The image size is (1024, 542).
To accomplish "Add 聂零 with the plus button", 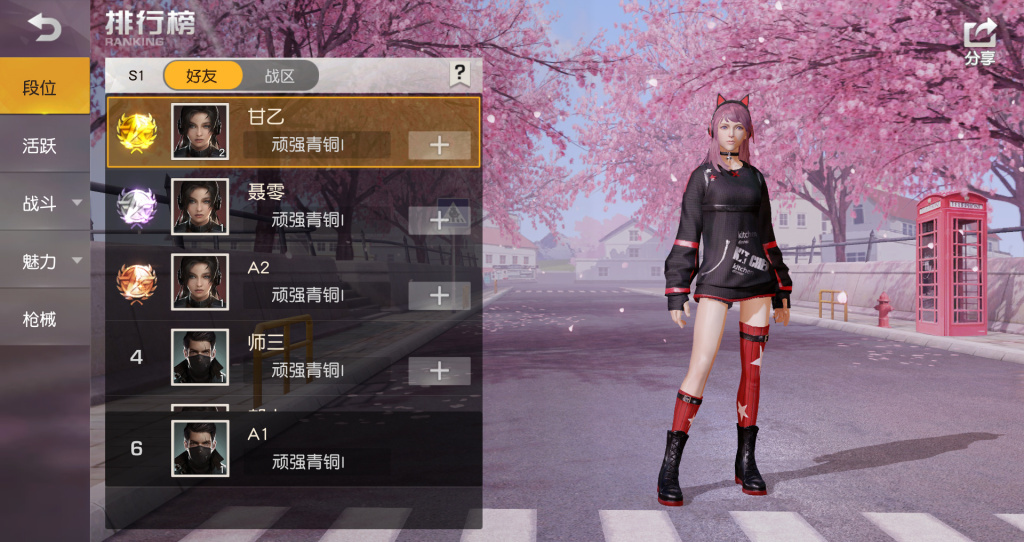I will (439, 220).
